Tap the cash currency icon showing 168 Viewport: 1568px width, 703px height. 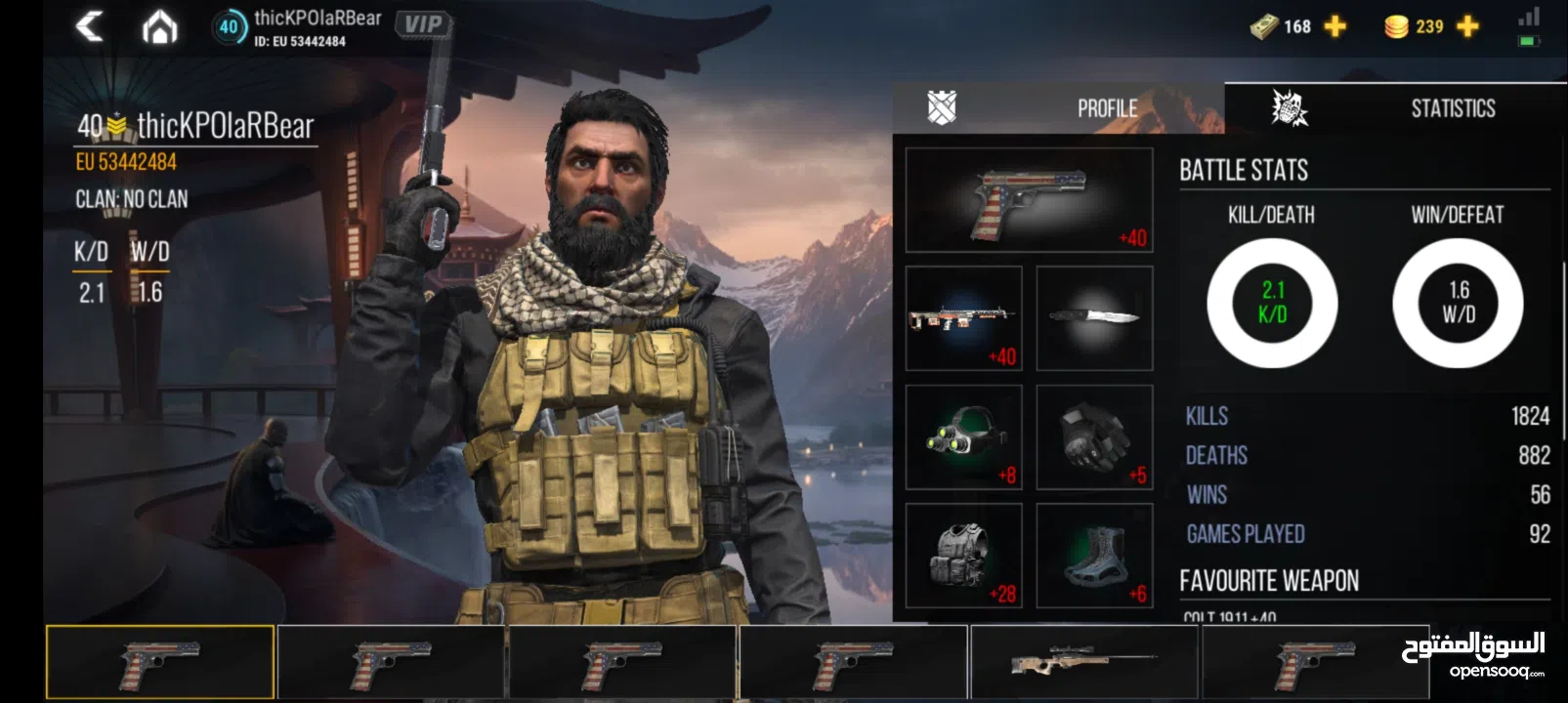(x=1265, y=26)
